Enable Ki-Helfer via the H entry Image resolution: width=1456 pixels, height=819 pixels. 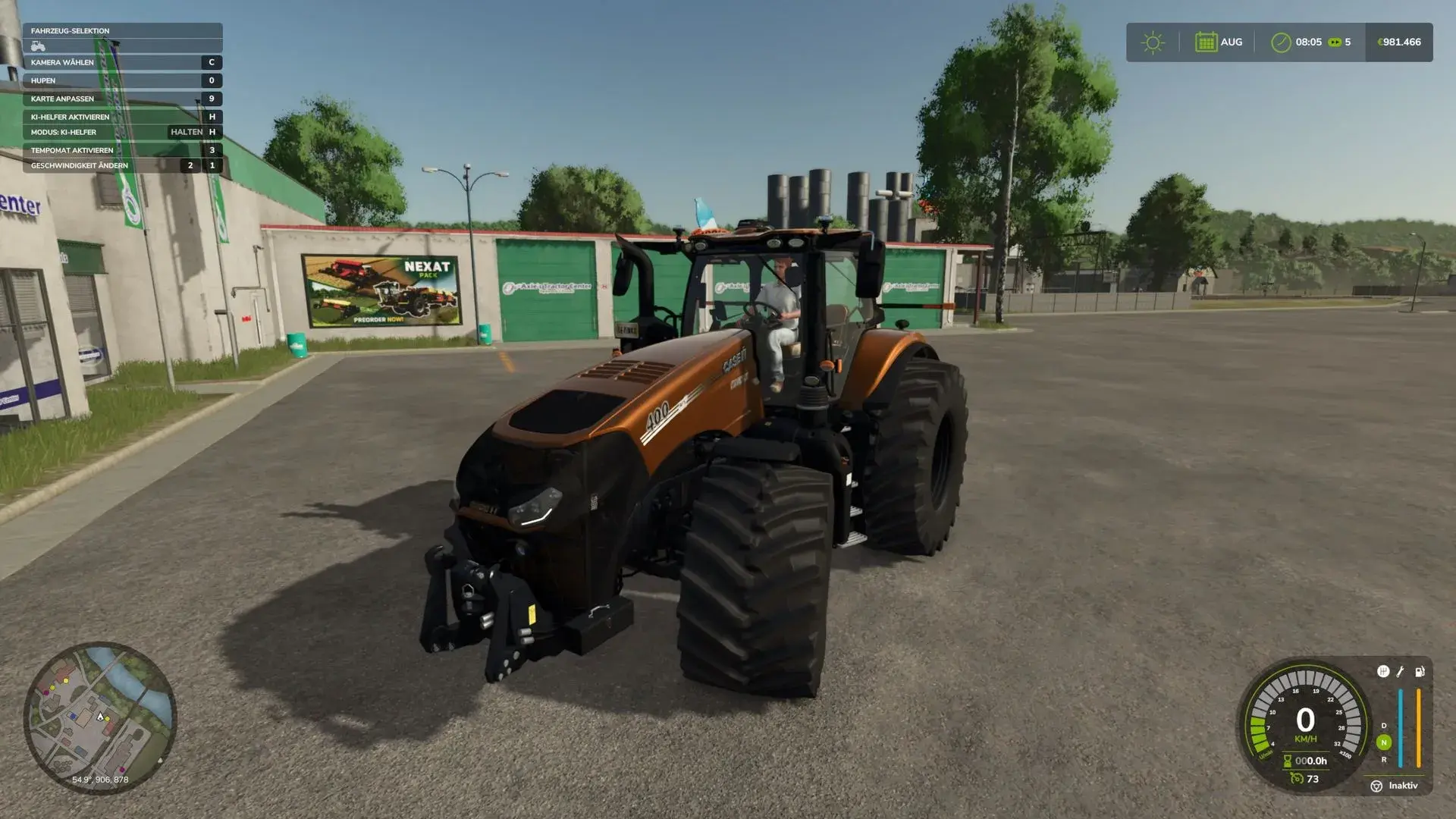pos(121,117)
